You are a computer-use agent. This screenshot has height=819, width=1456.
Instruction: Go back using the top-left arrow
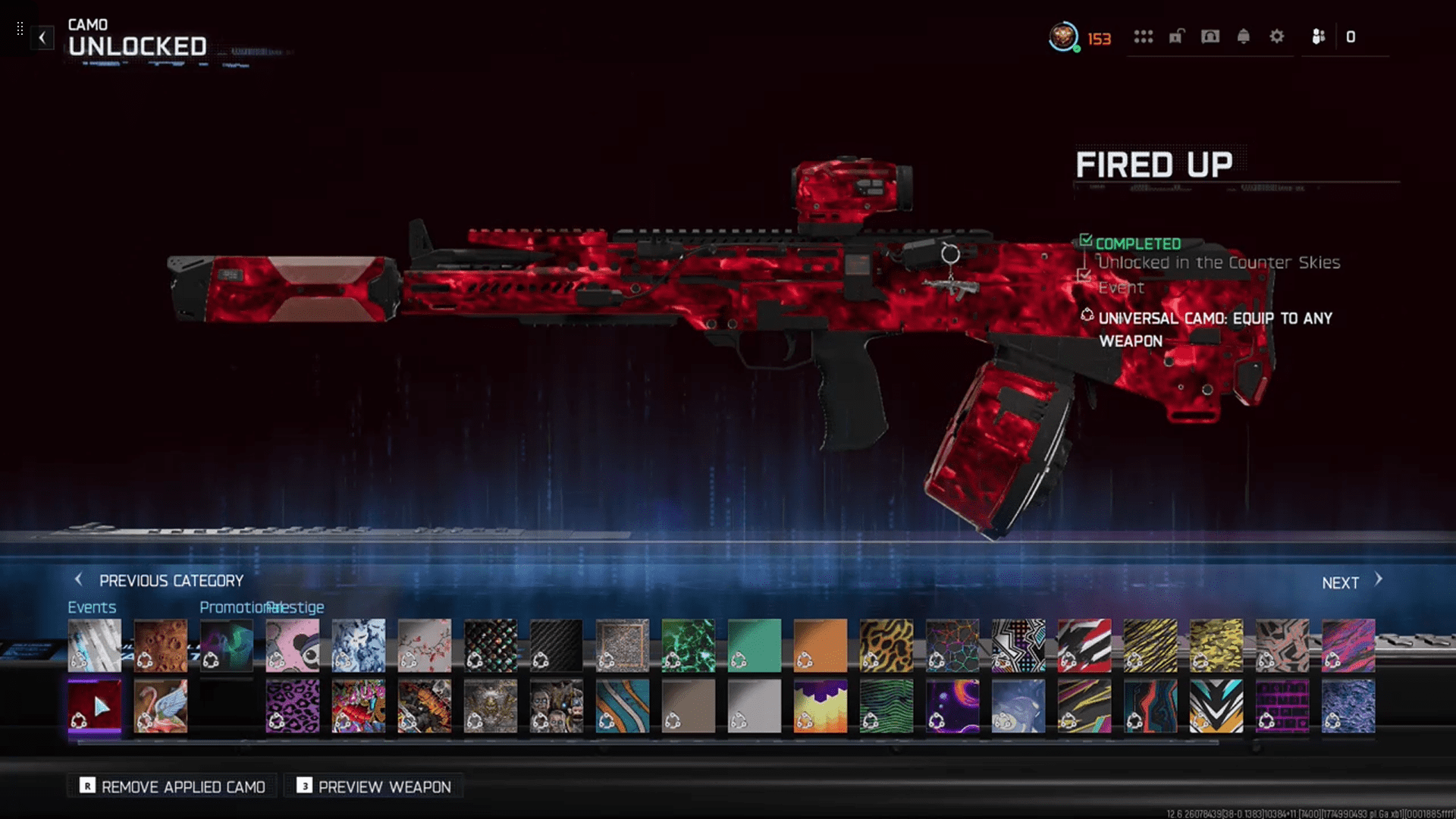coord(42,37)
